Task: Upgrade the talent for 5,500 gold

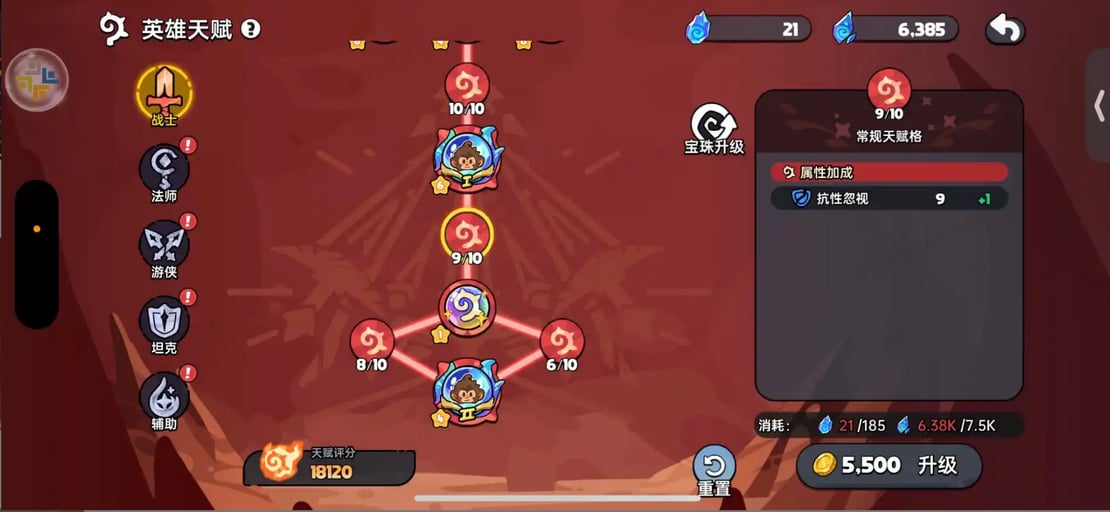Action: 888,466
